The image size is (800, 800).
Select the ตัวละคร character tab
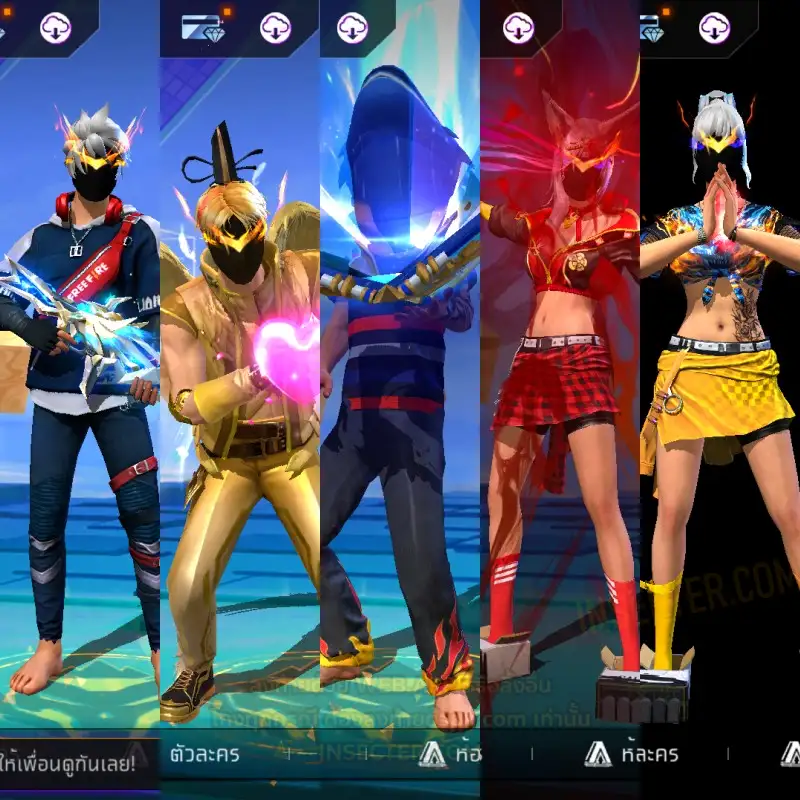(x=207, y=754)
